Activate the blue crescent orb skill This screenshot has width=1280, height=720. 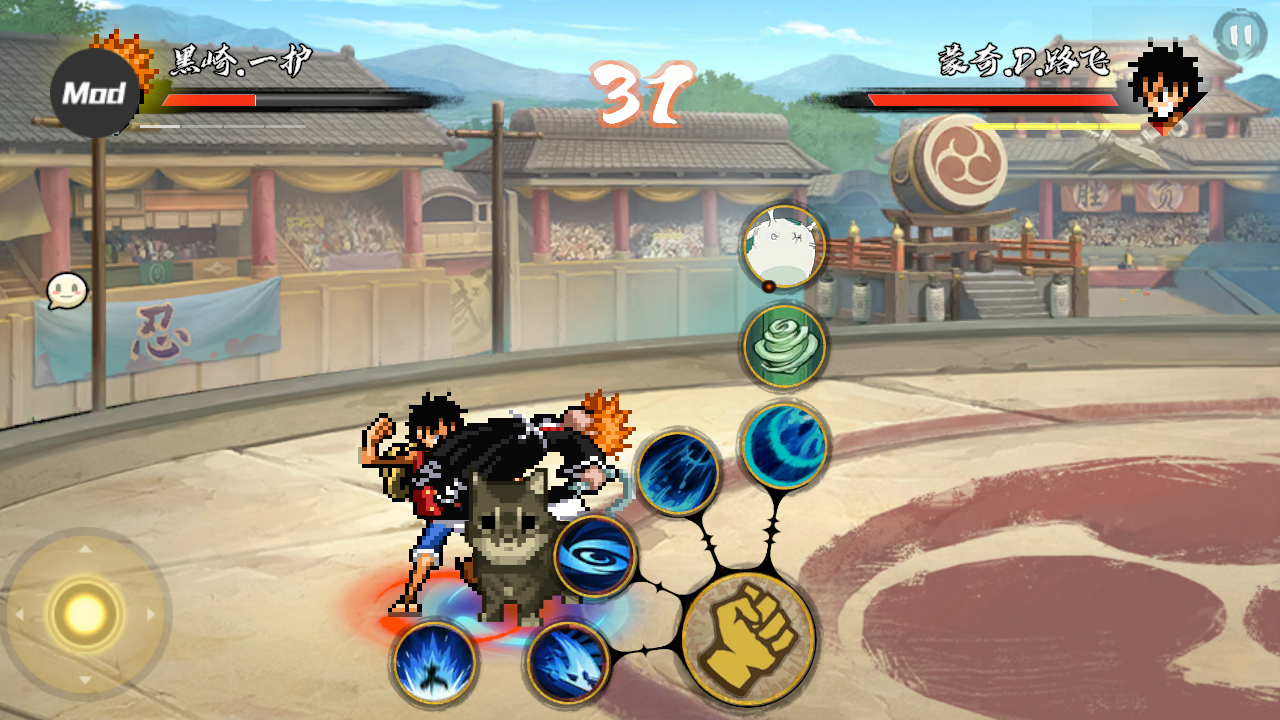click(785, 445)
